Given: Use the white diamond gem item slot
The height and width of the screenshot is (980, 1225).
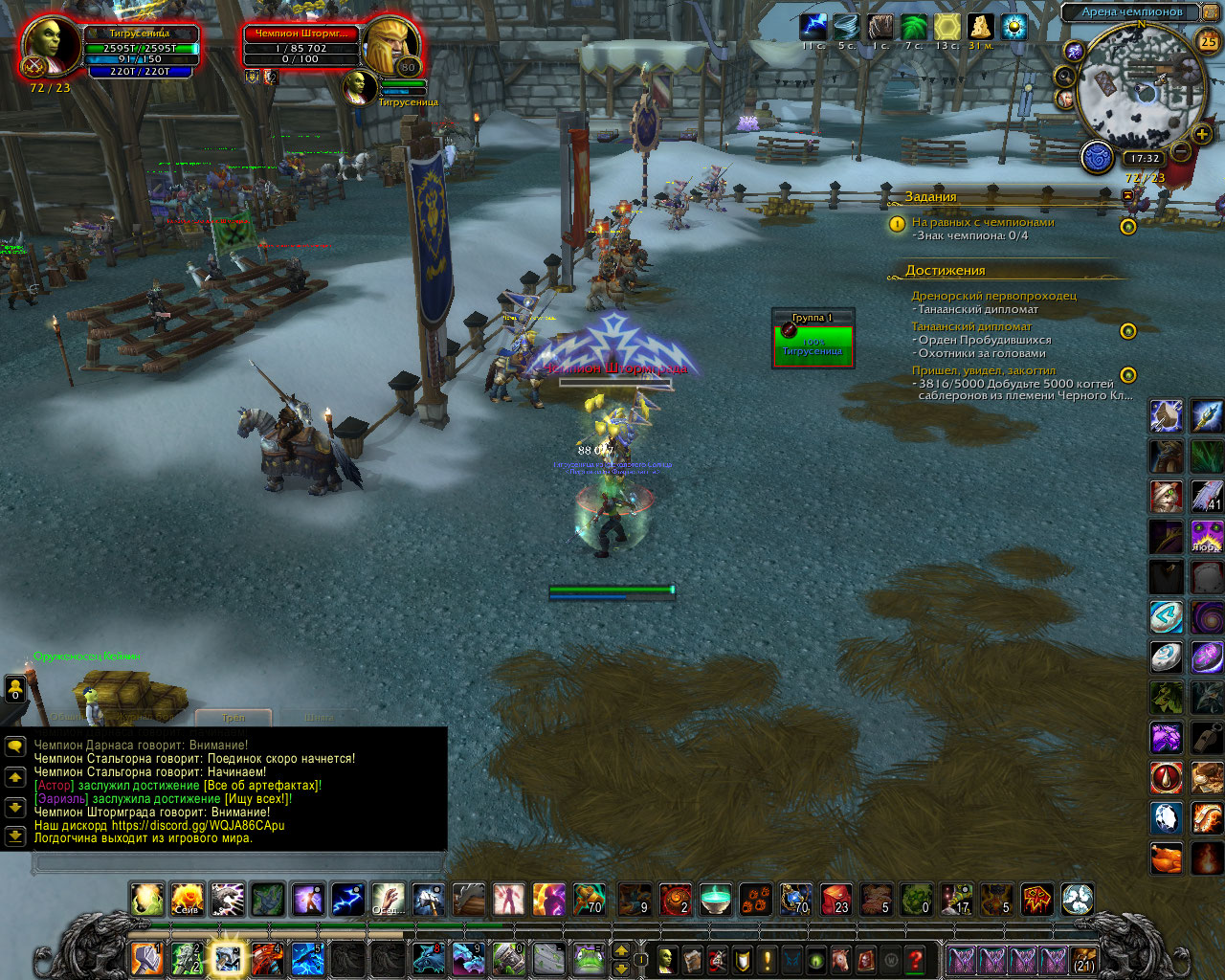Looking at the screenshot, I should pyautogui.click(x=1166, y=818).
